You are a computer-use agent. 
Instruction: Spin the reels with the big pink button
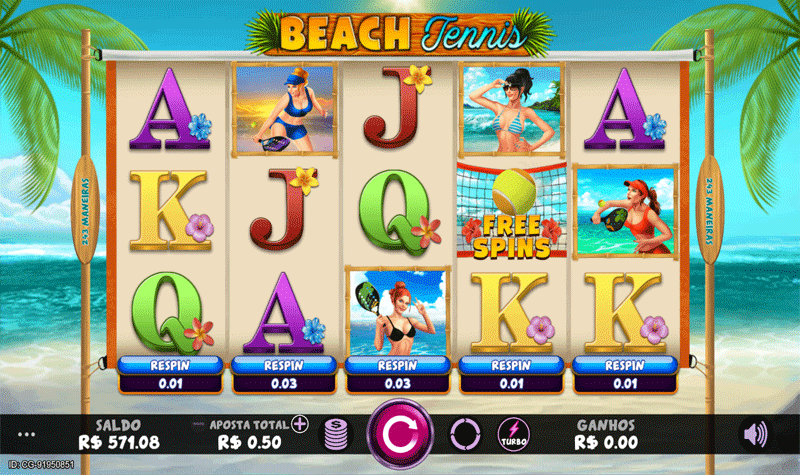point(400,433)
